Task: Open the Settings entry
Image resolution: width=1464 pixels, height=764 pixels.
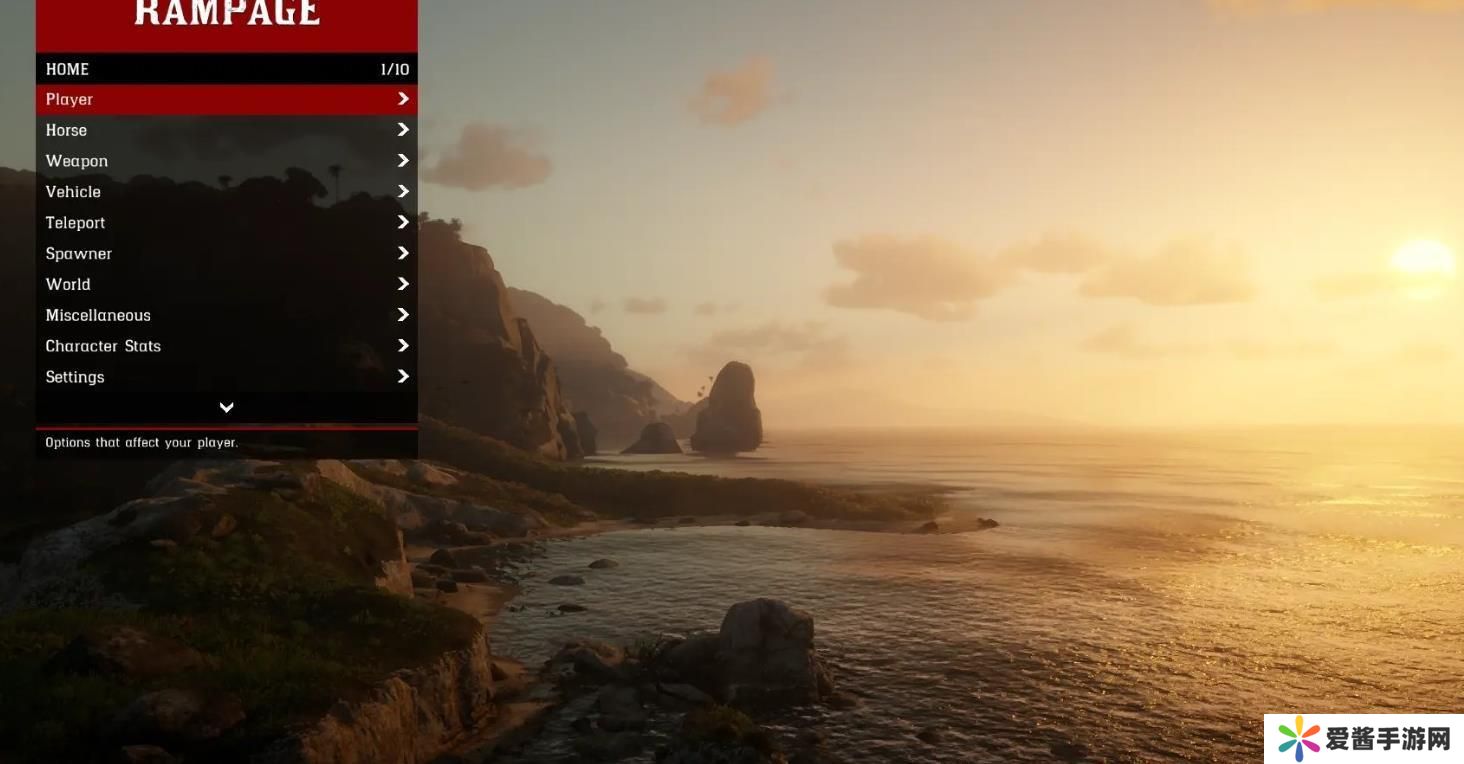Action: tap(226, 377)
